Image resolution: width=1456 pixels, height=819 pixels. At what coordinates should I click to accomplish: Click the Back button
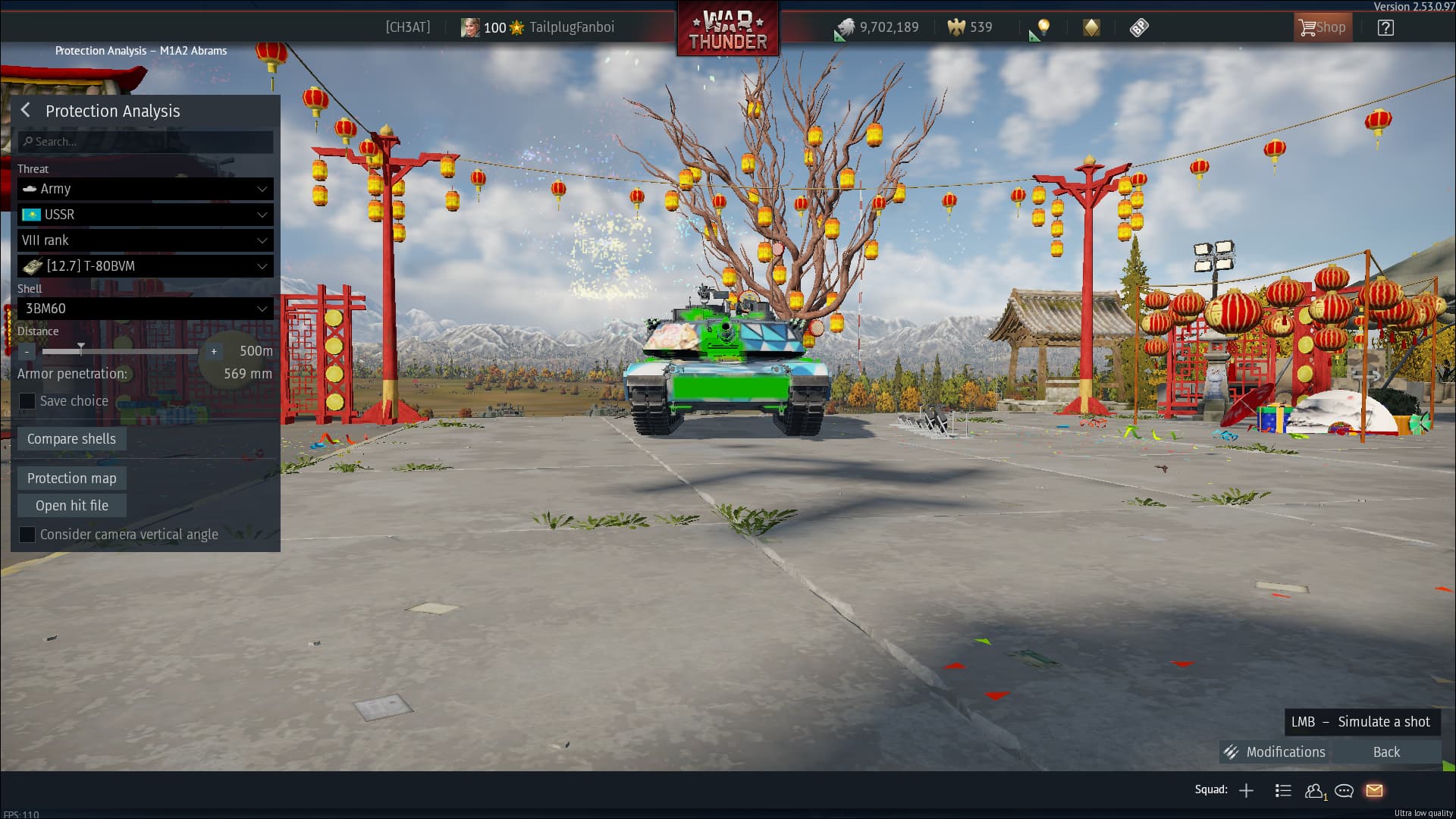tap(1386, 752)
